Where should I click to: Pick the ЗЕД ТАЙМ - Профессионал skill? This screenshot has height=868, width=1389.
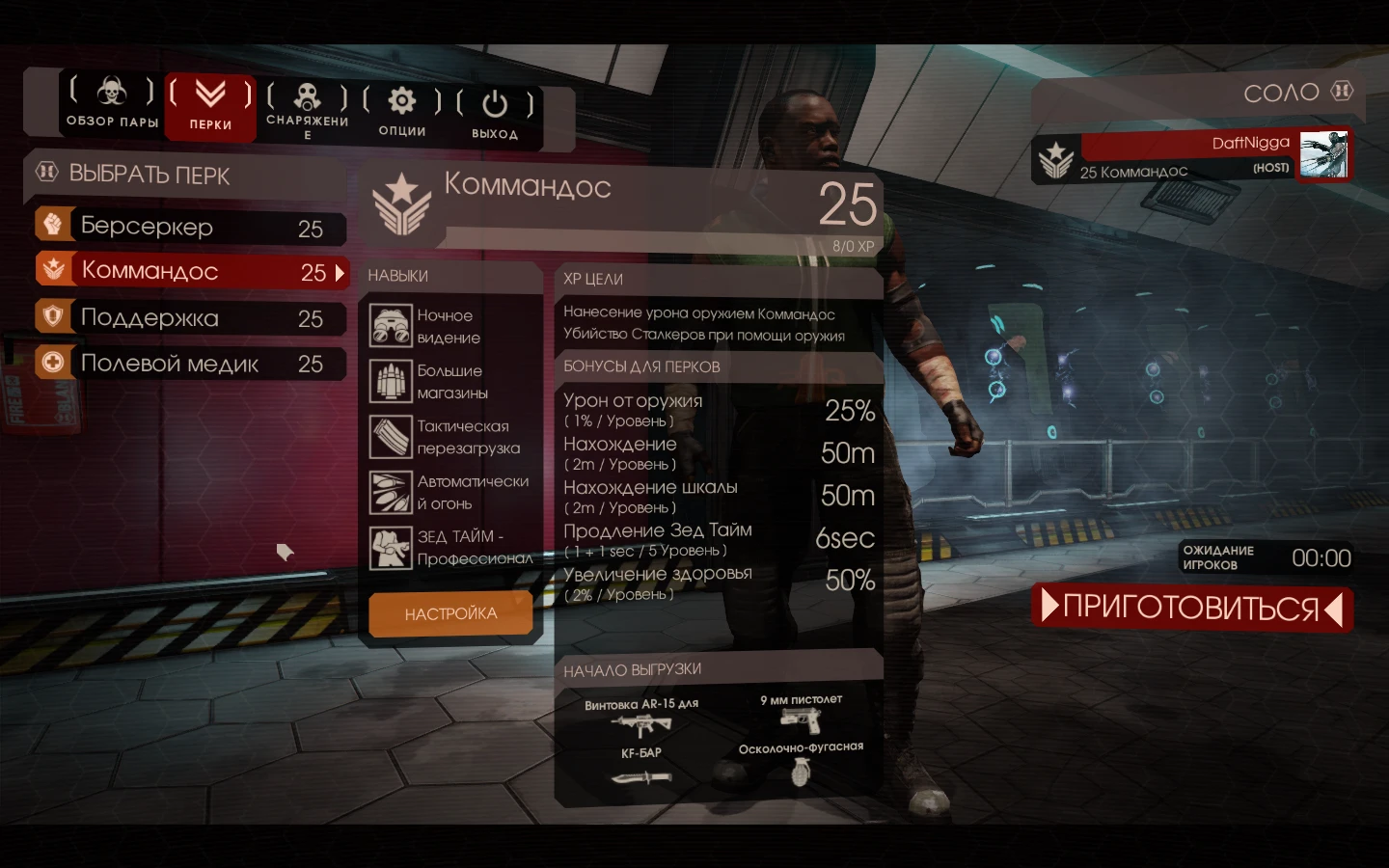[390, 547]
